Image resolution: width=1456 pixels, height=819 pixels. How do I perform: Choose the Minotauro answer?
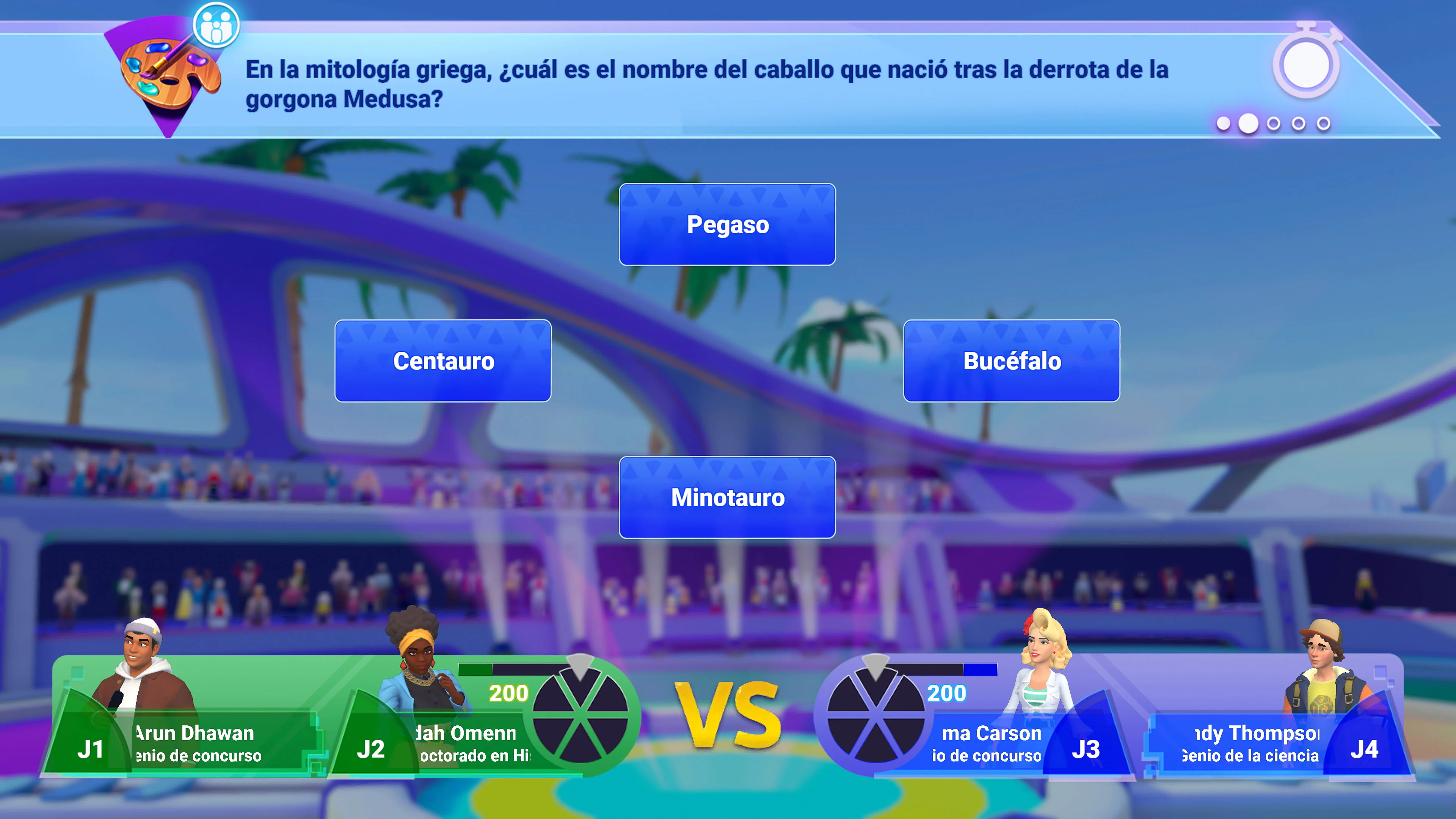tap(728, 497)
